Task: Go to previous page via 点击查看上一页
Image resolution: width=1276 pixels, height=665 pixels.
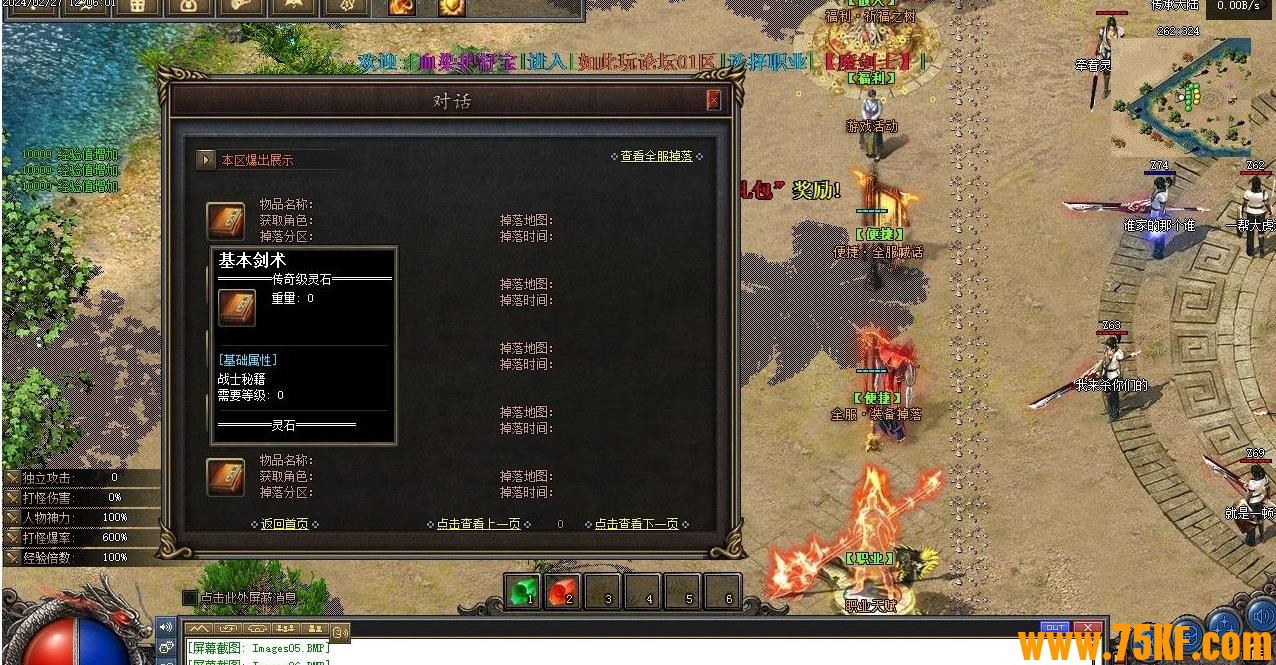Action: [478, 524]
